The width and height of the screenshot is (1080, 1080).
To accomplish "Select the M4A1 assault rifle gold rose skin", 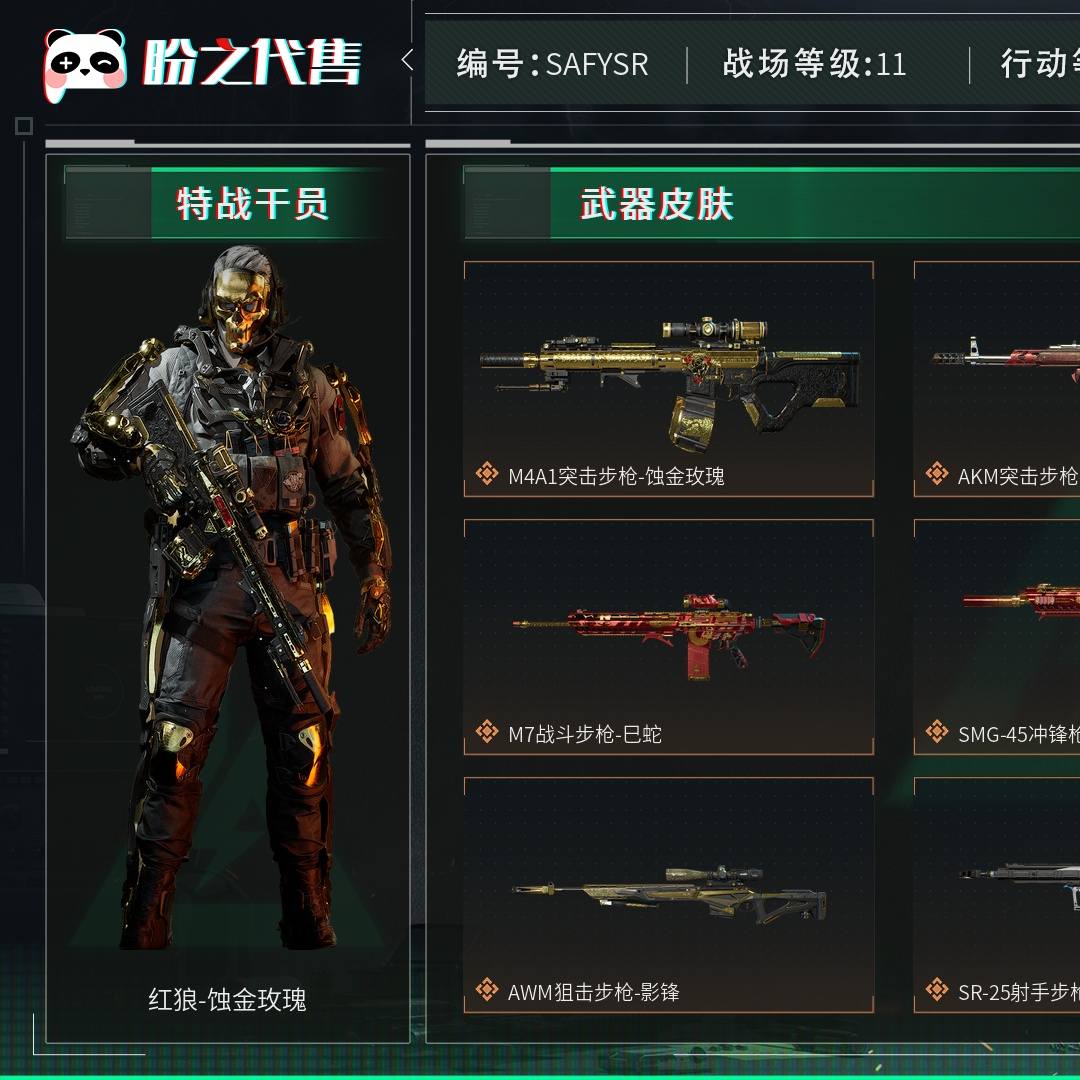I will [668, 380].
